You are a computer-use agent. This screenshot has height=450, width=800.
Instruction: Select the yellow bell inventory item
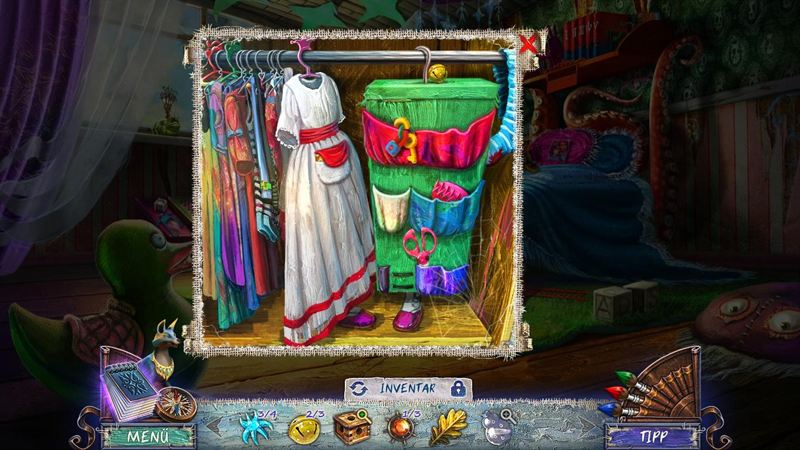[x=303, y=428]
